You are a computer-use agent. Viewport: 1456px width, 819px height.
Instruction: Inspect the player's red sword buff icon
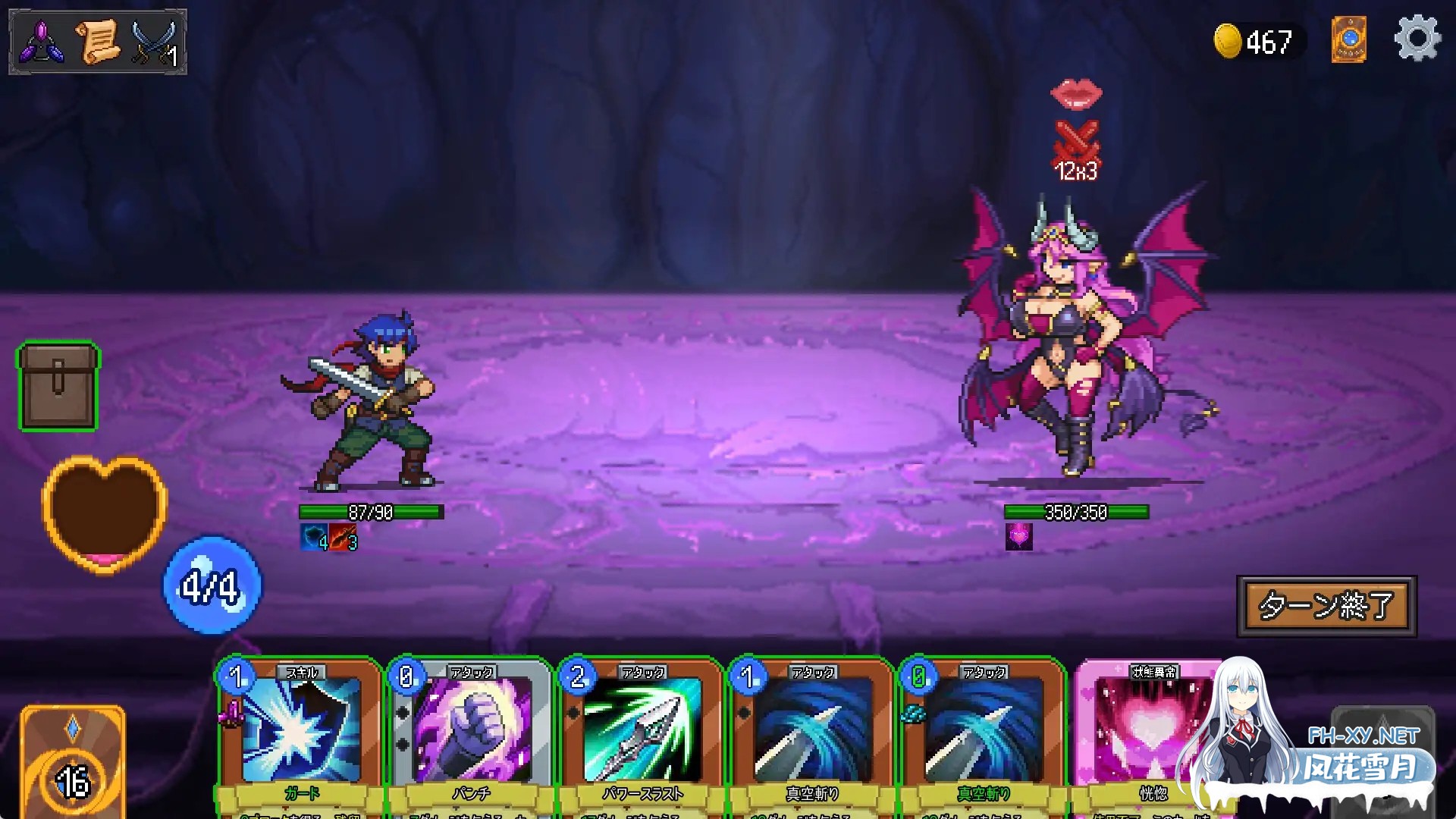click(343, 538)
